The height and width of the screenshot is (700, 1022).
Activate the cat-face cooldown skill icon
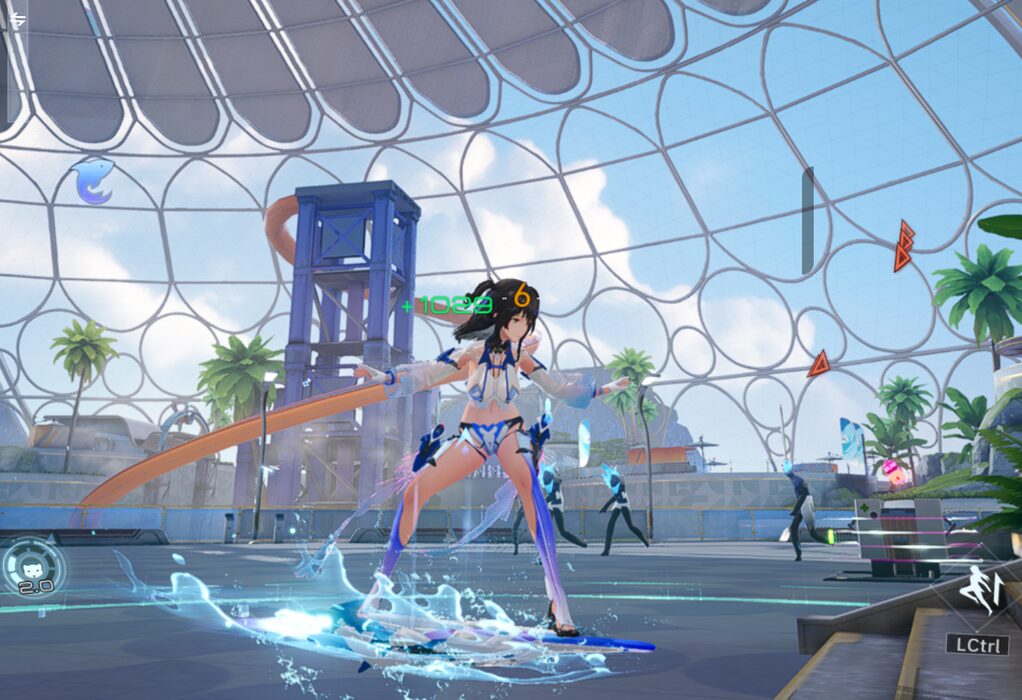click(x=32, y=569)
